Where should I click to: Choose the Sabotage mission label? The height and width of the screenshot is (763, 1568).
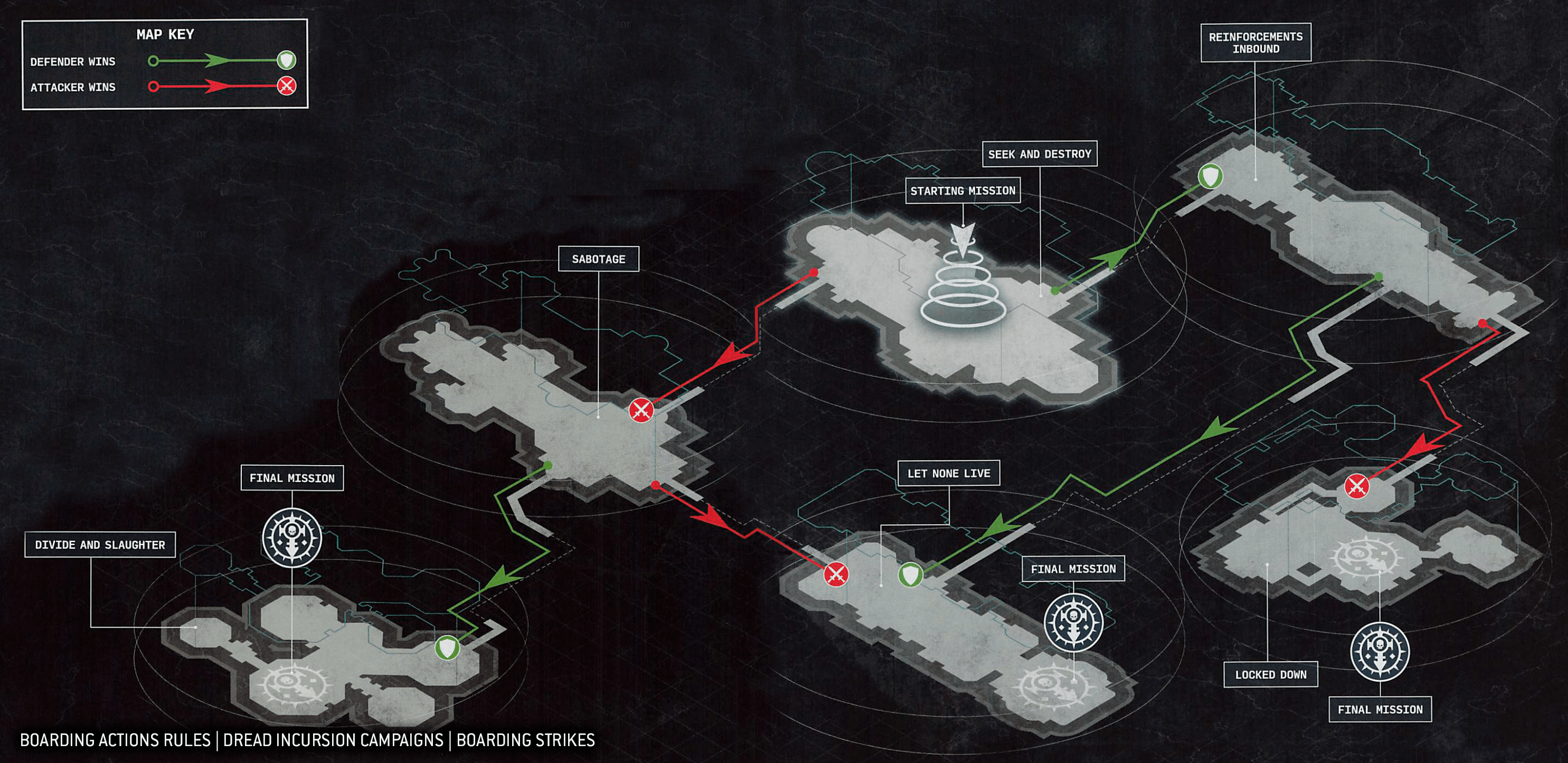[598, 259]
